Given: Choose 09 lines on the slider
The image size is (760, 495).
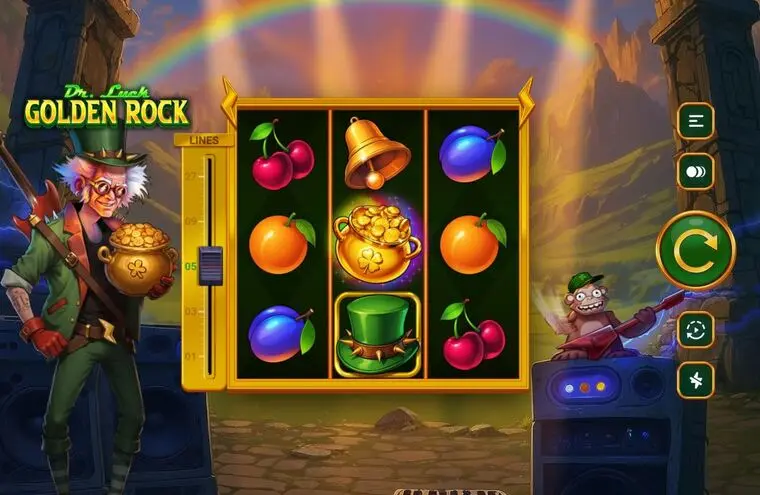Looking at the screenshot, I should 210,220.
